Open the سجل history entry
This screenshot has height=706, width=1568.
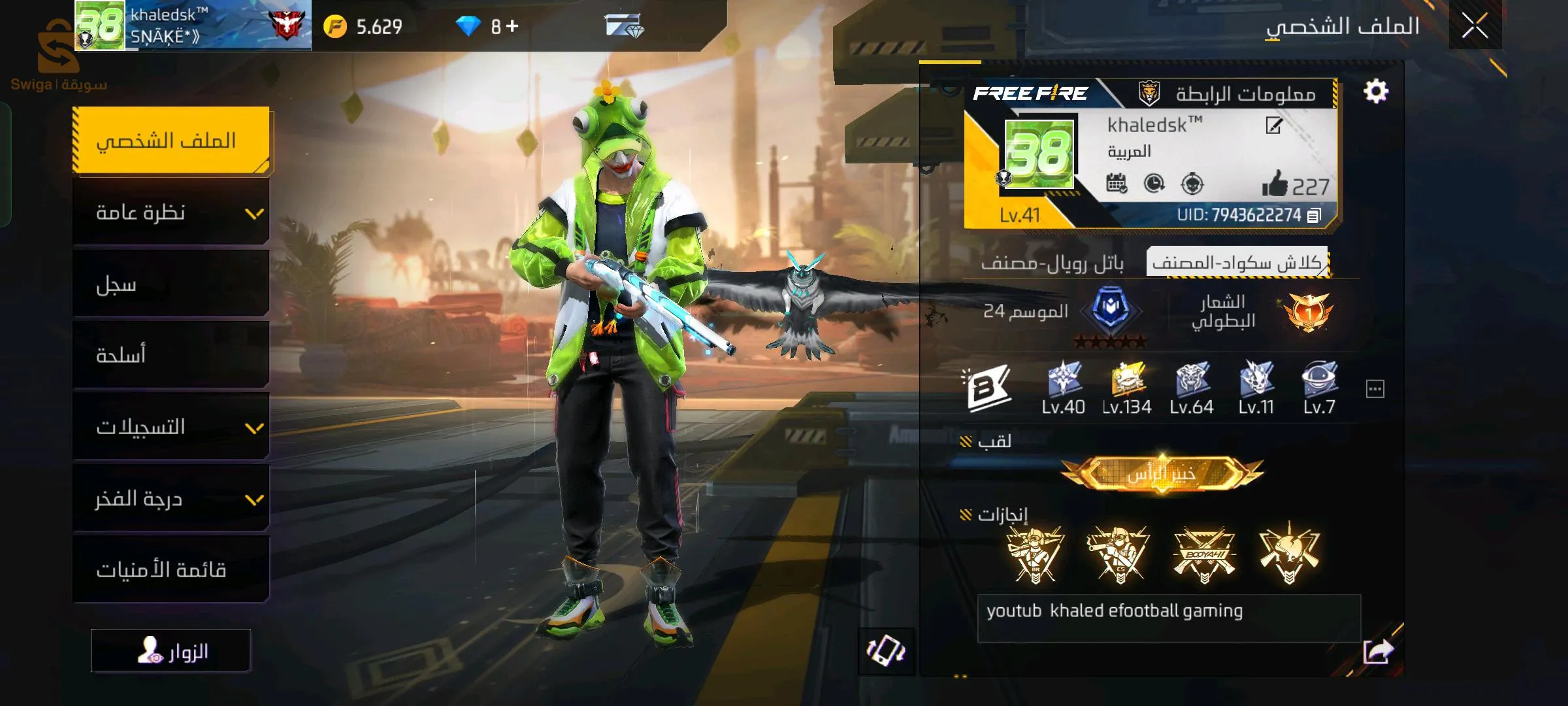tap(171, 284)
